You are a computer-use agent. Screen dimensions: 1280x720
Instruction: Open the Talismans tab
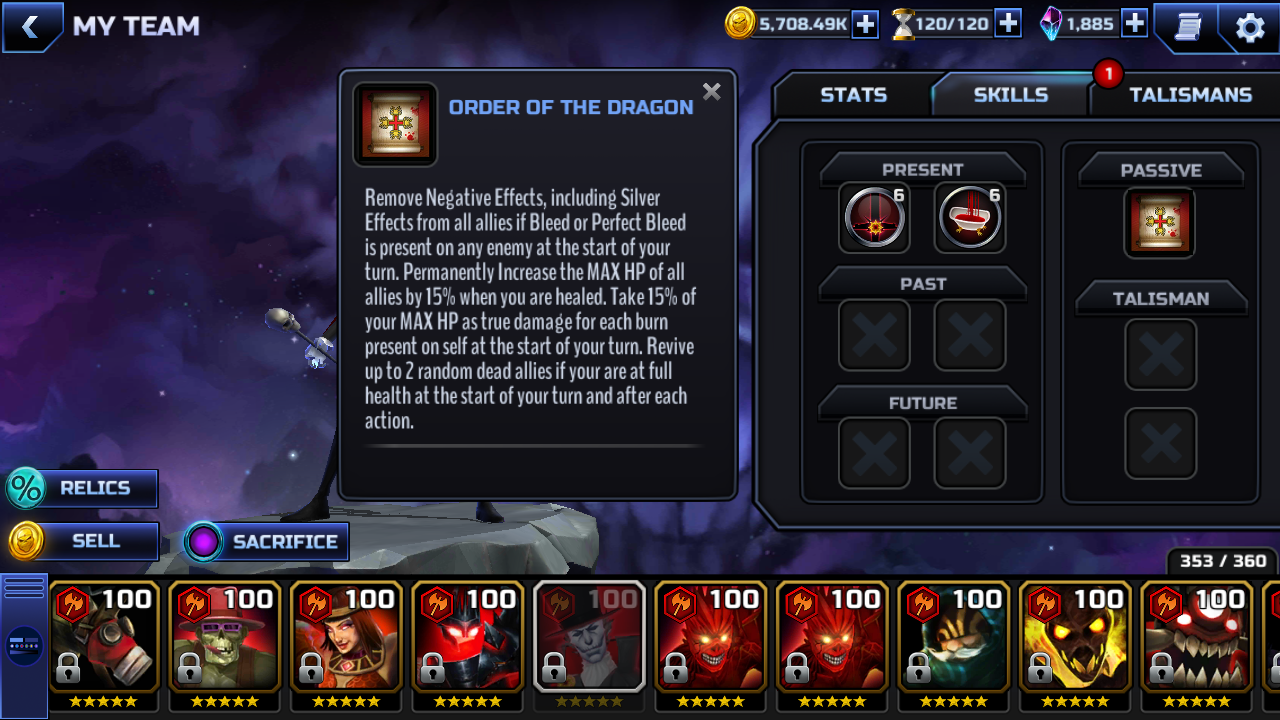(1190, 95)
